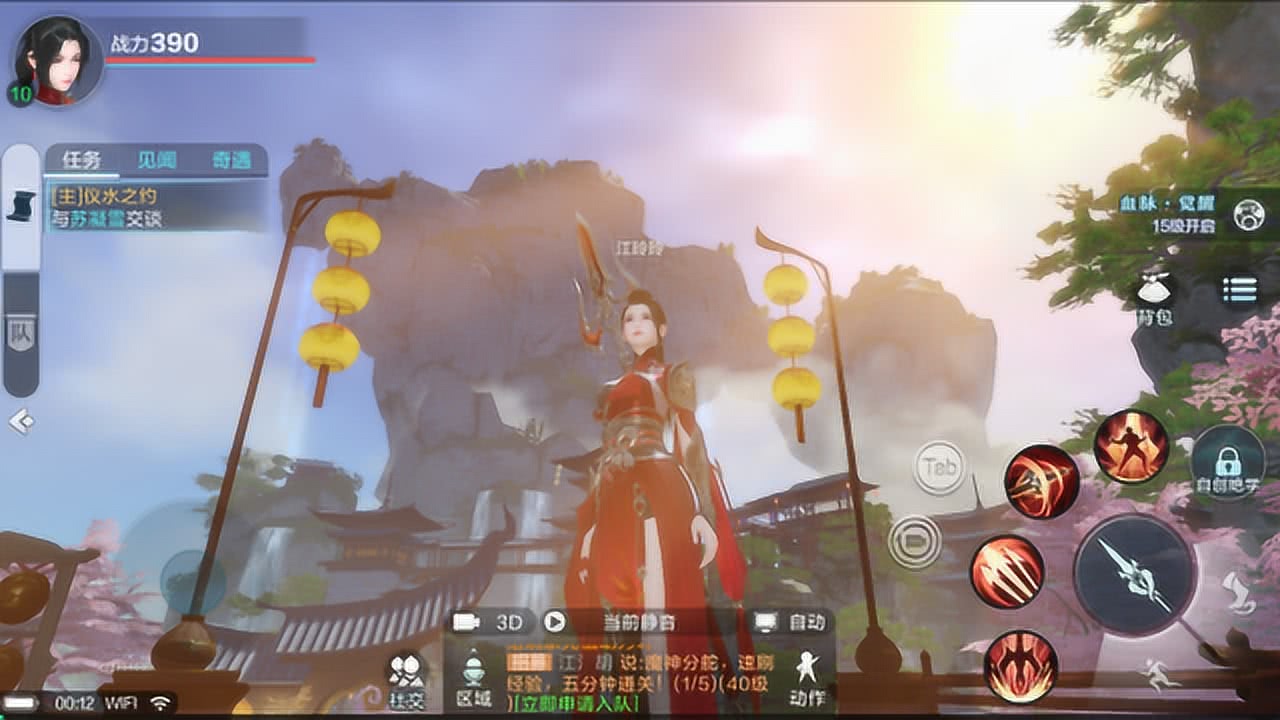The width and height of the screenshot is (1280, 720).
Task: Collapse the quest panel with the double arrow
Action: tap(20, 422)
